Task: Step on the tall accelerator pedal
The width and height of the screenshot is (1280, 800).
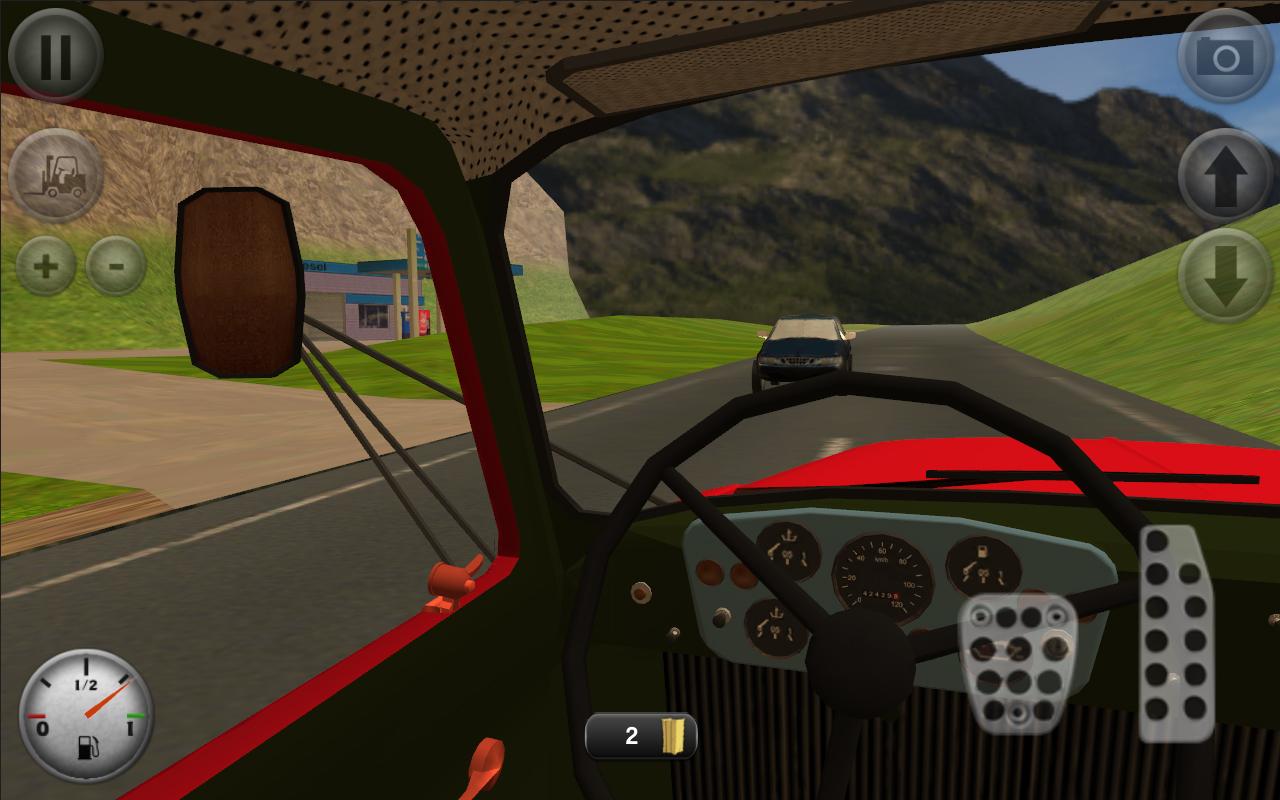Action: [x=1175, y=632]
